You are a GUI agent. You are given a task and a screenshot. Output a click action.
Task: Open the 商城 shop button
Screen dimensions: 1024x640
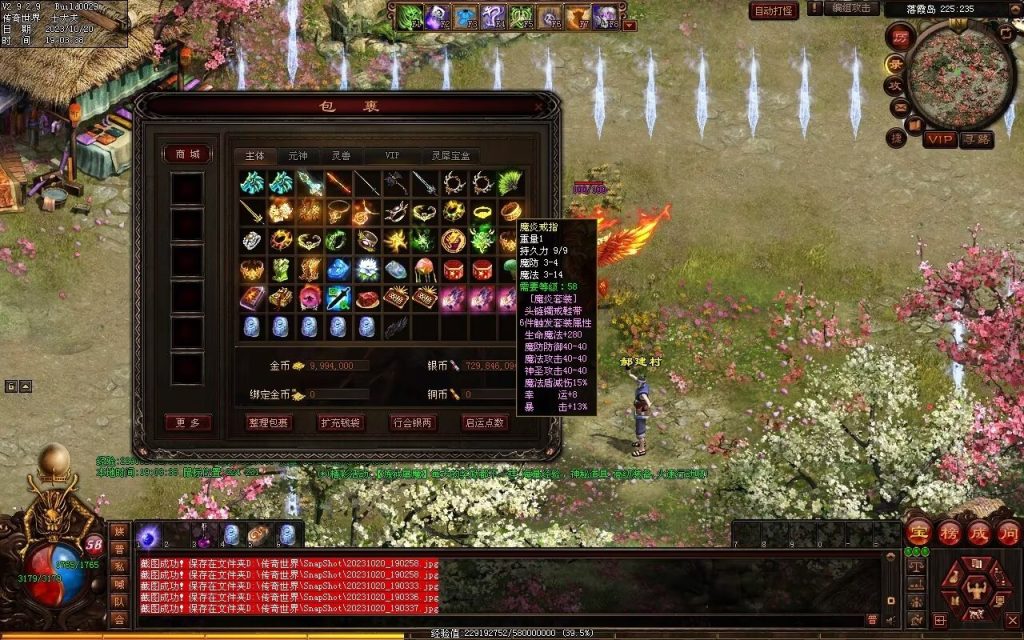(x=187, y=154)
